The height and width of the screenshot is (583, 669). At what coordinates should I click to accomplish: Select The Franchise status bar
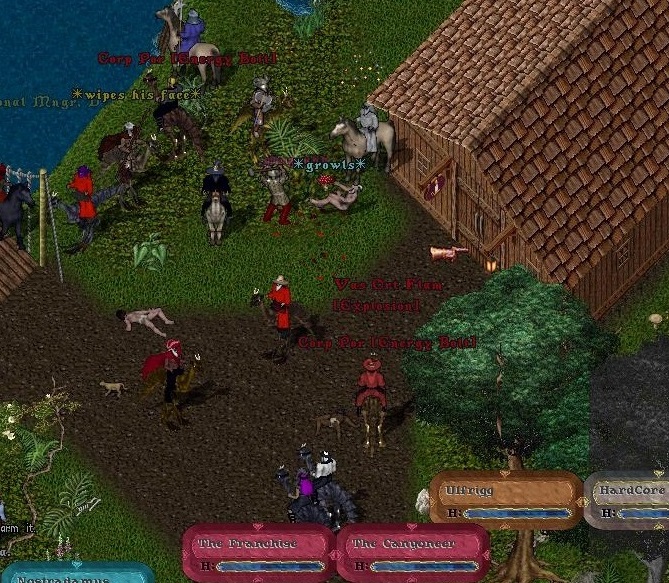coord(258,553)
